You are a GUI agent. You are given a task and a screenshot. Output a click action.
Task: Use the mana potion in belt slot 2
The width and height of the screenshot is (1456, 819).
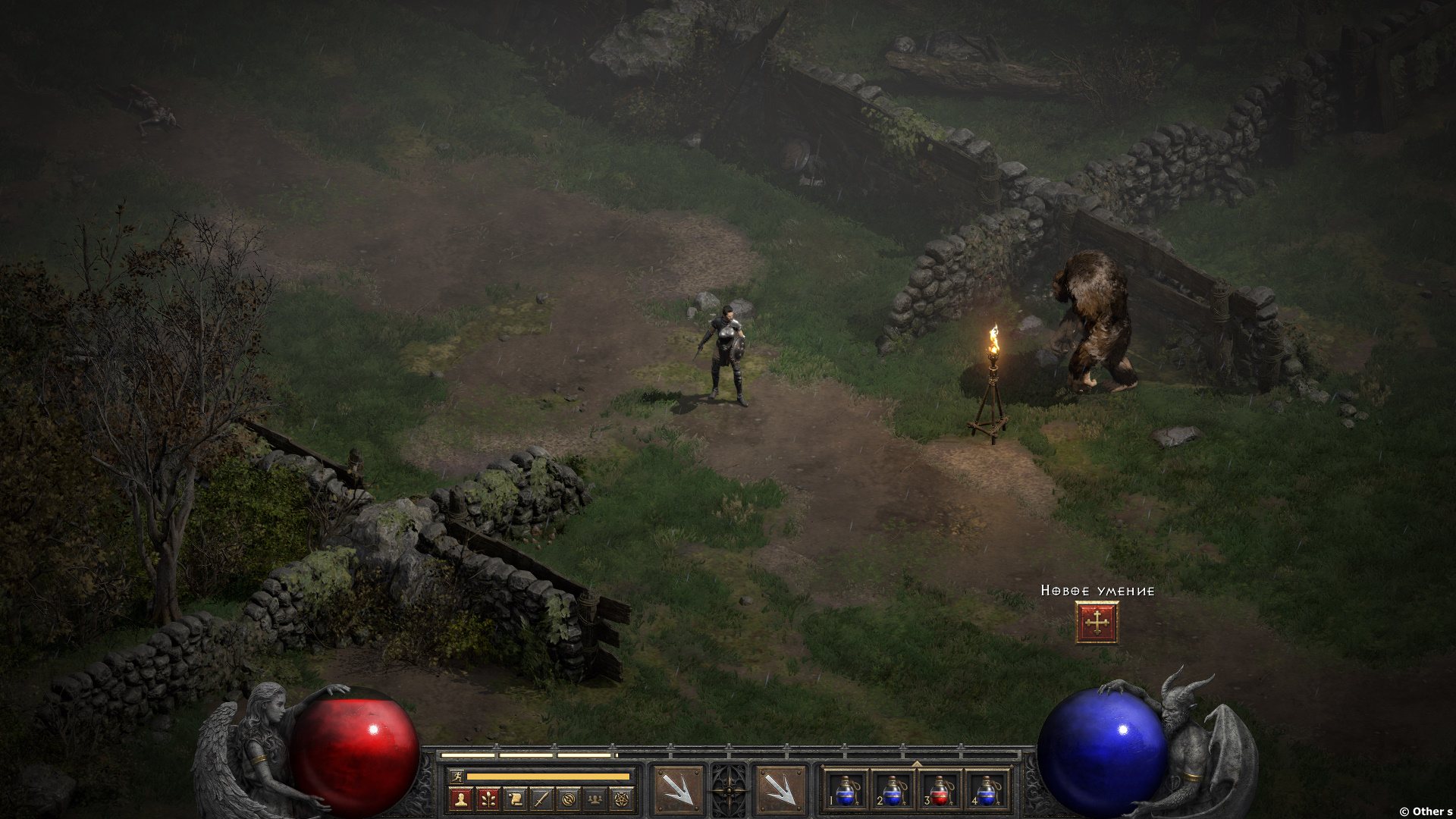pos(893,790)
